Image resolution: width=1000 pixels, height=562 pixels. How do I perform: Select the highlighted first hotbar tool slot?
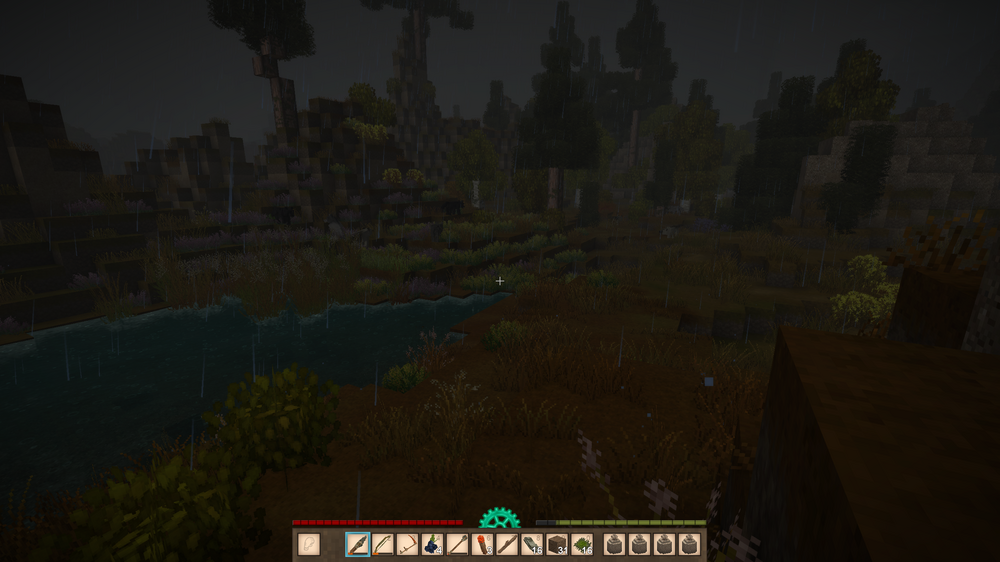[x=358, y=544]
